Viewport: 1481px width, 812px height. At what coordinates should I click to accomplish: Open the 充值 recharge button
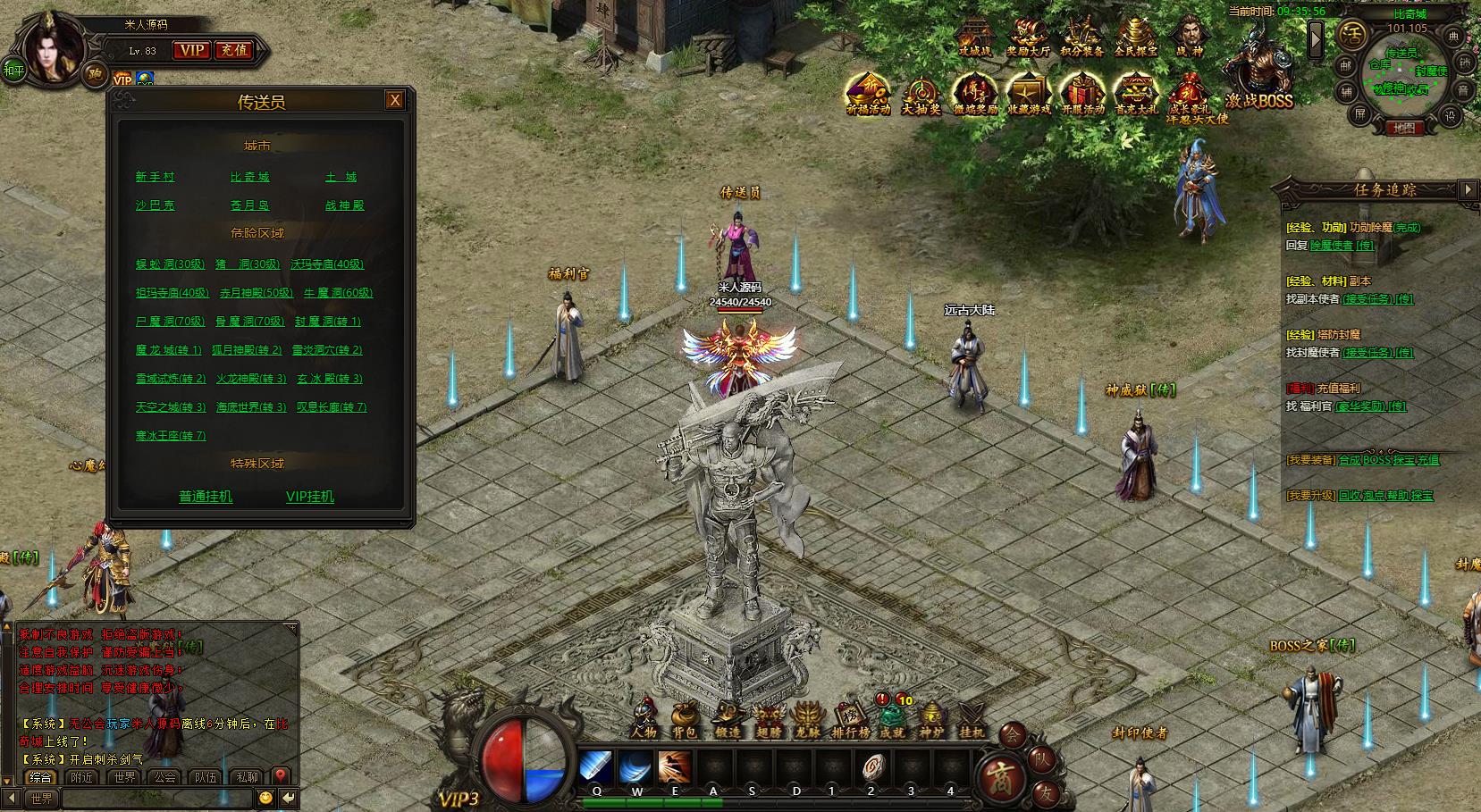[x=234, y=51]
